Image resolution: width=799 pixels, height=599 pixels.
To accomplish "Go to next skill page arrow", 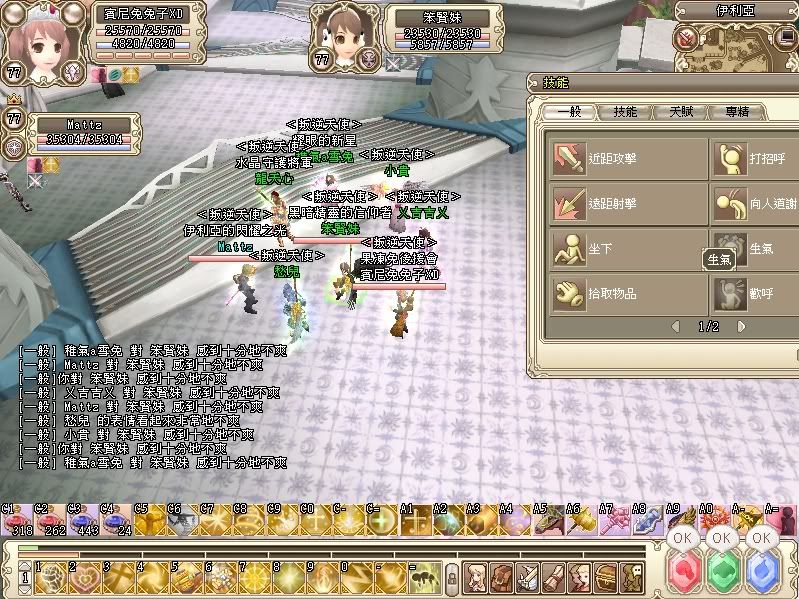I will (x=741, y=326).
